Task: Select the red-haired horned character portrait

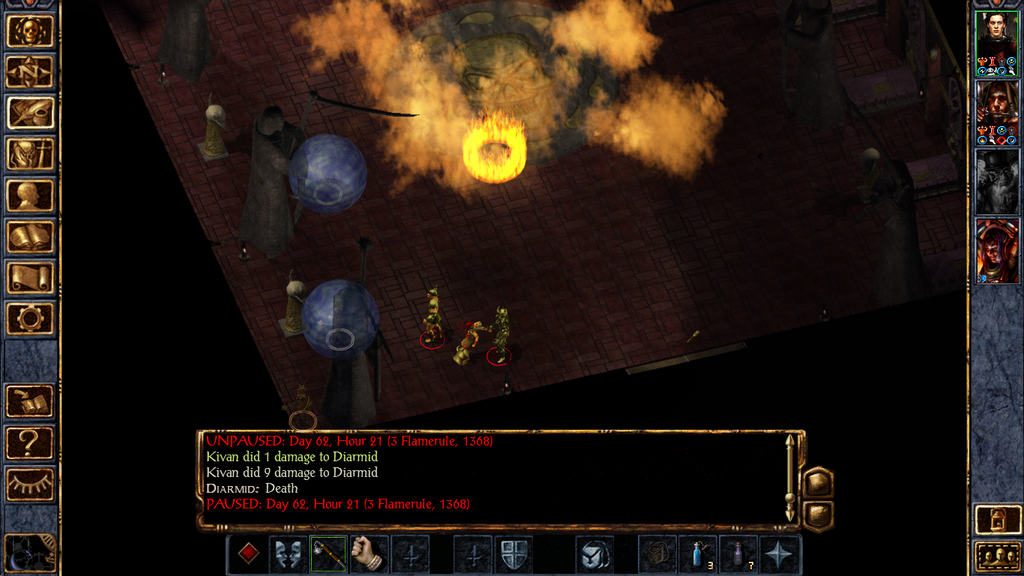Action: click(x=997, y=251)
